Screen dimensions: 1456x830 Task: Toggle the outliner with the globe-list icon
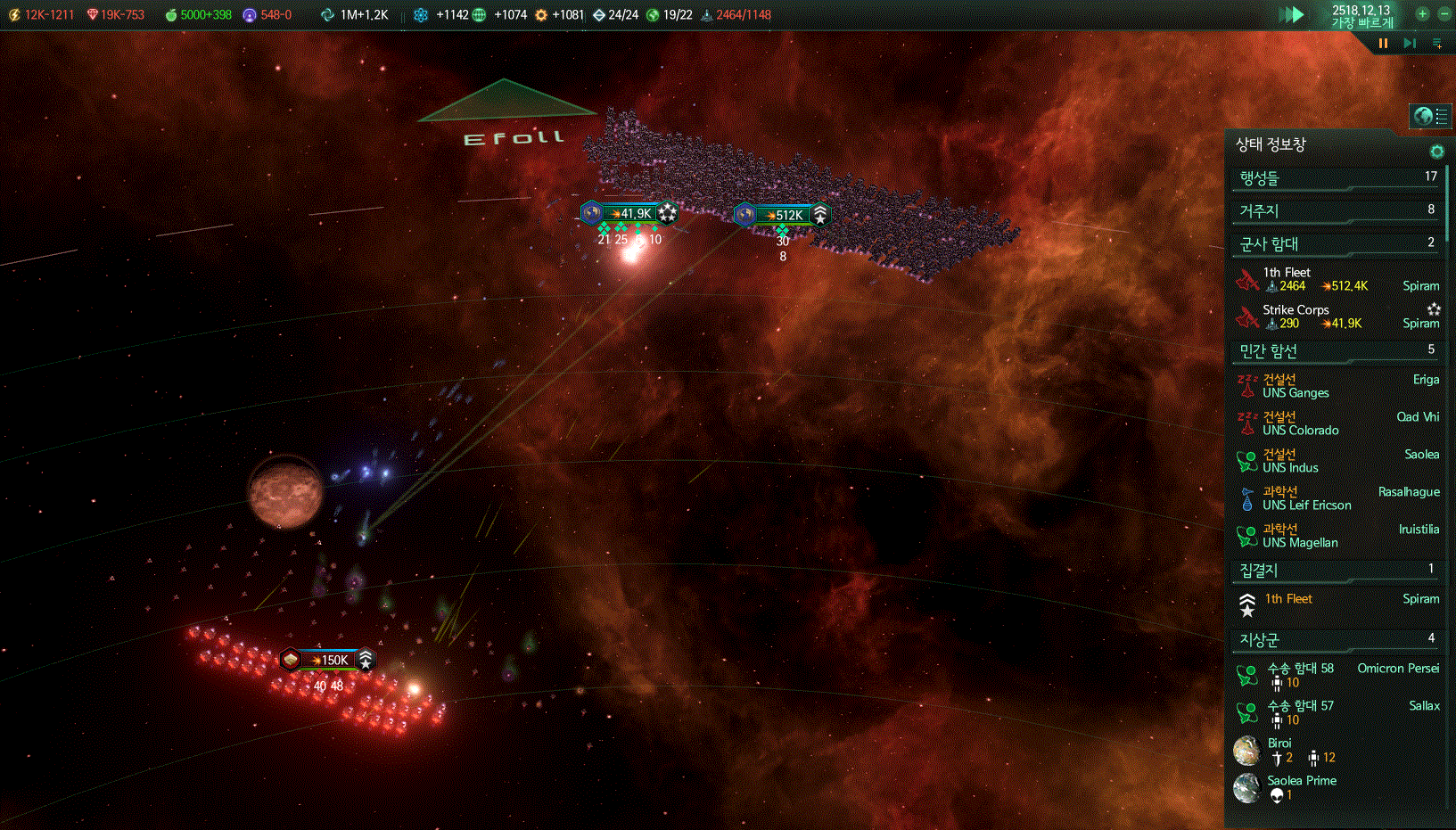pyautogui.click(x=1430, y=116)
